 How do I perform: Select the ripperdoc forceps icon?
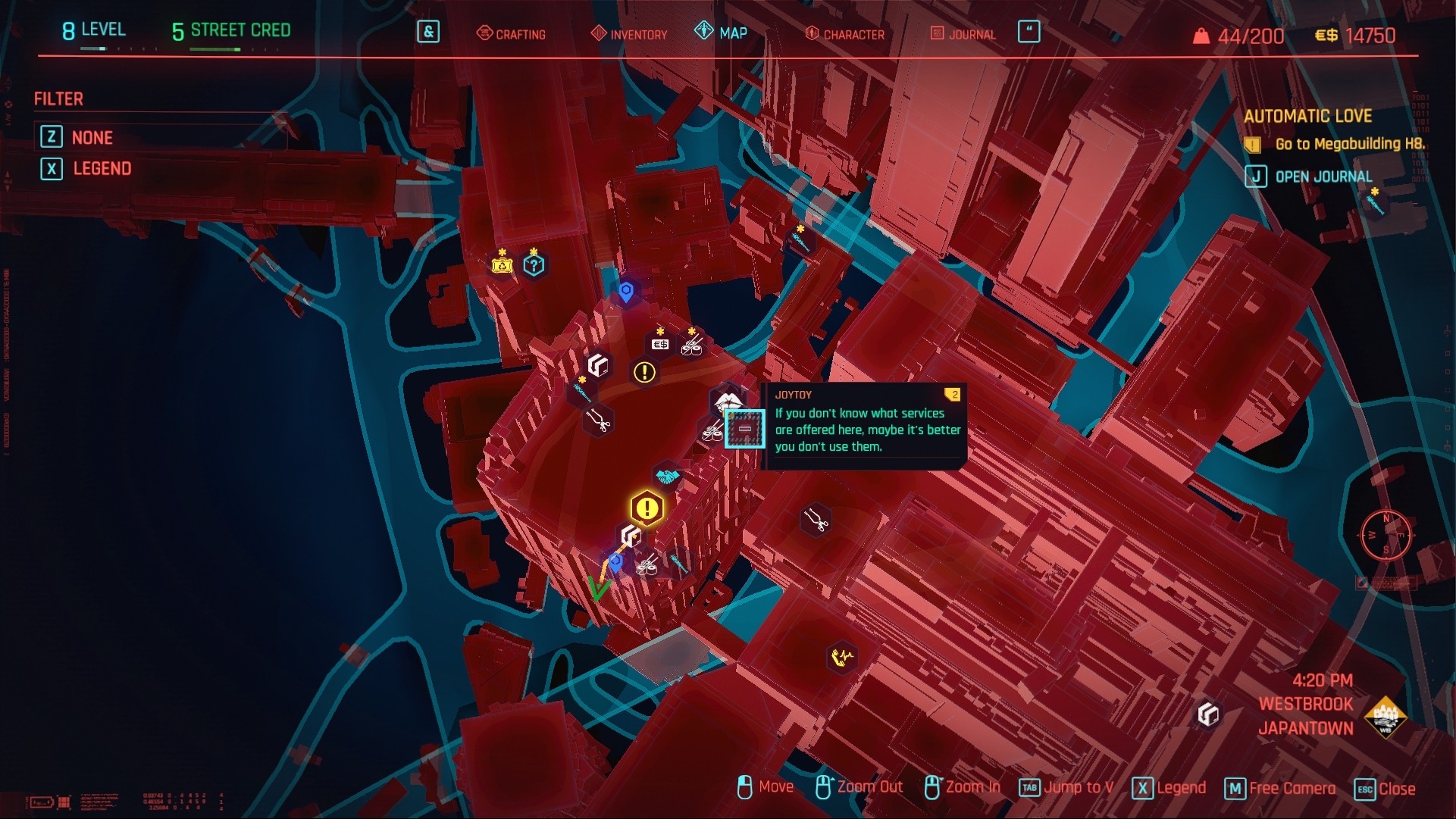pyautogui.click(x=598, y=422)
